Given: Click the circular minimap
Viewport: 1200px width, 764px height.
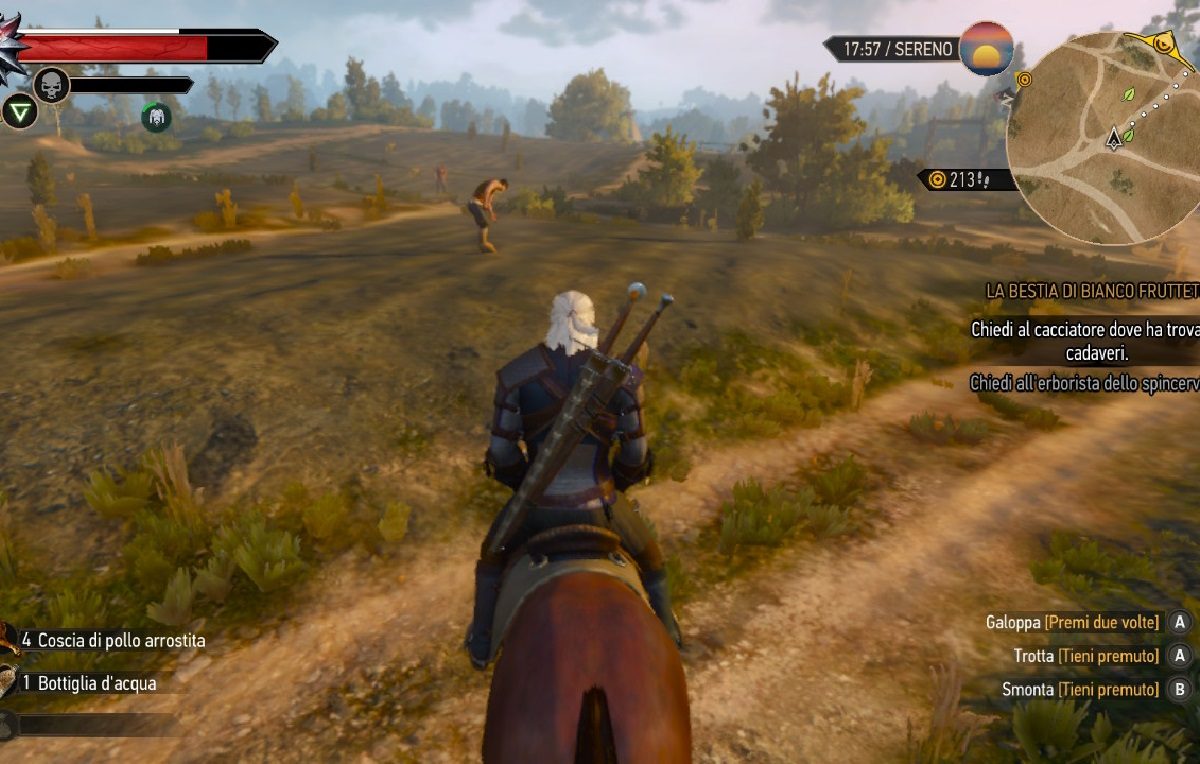Looking at the screenshot, I should [1105, 135].
